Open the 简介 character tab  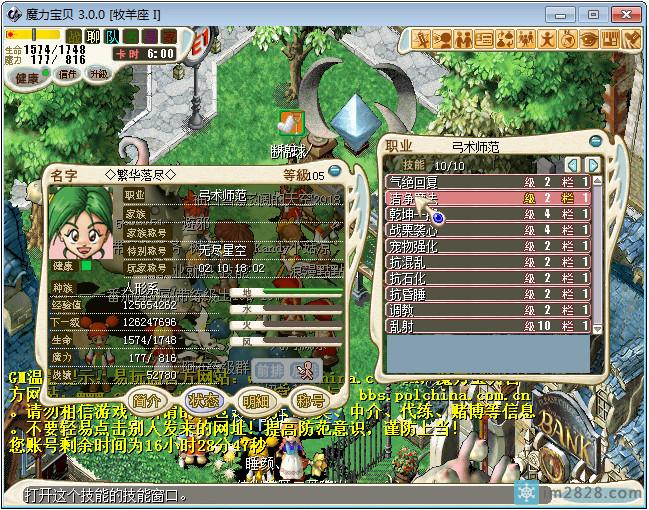click(x=147, y=400)
